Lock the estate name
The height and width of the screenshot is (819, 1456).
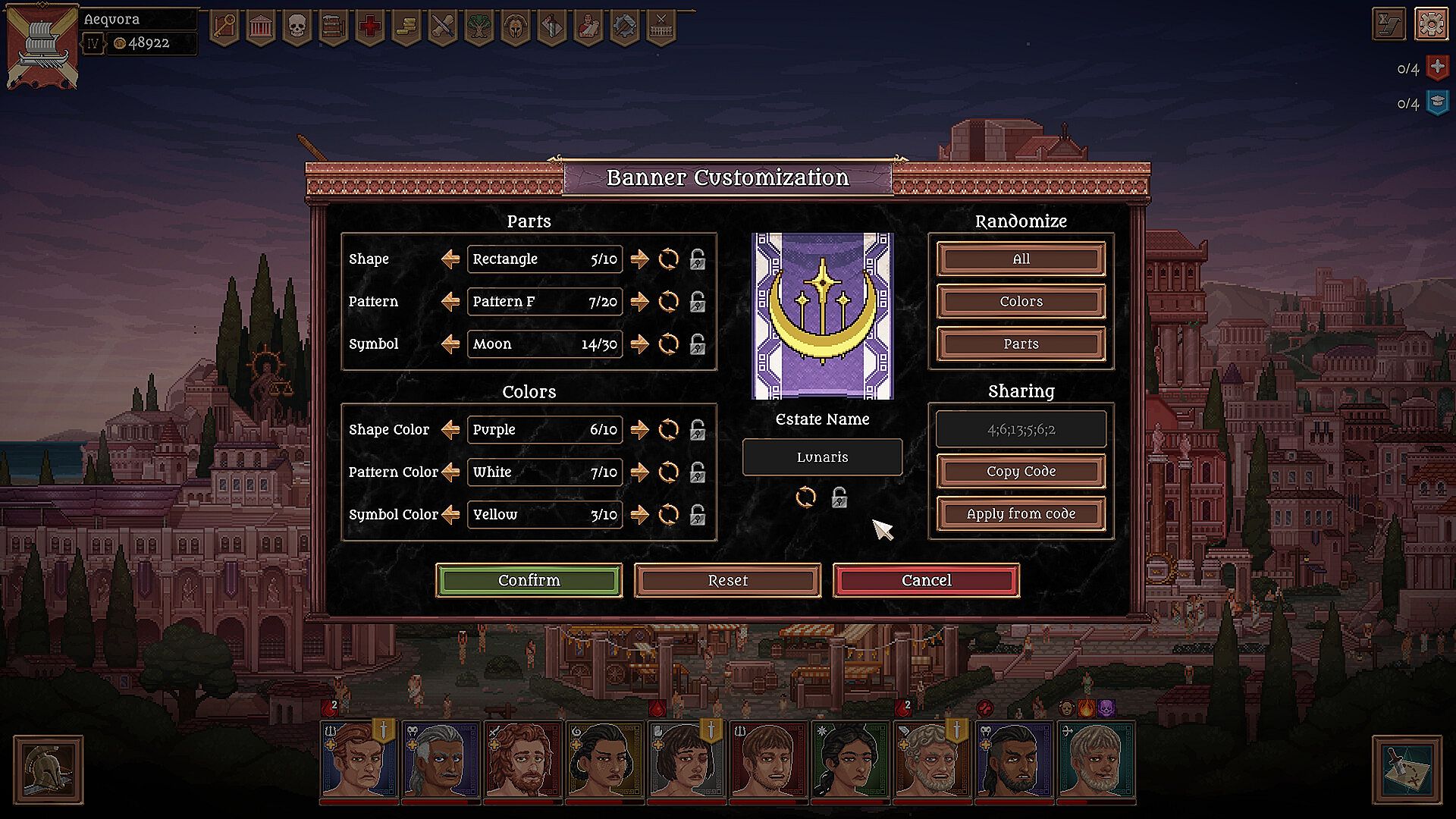pos(839,497)
